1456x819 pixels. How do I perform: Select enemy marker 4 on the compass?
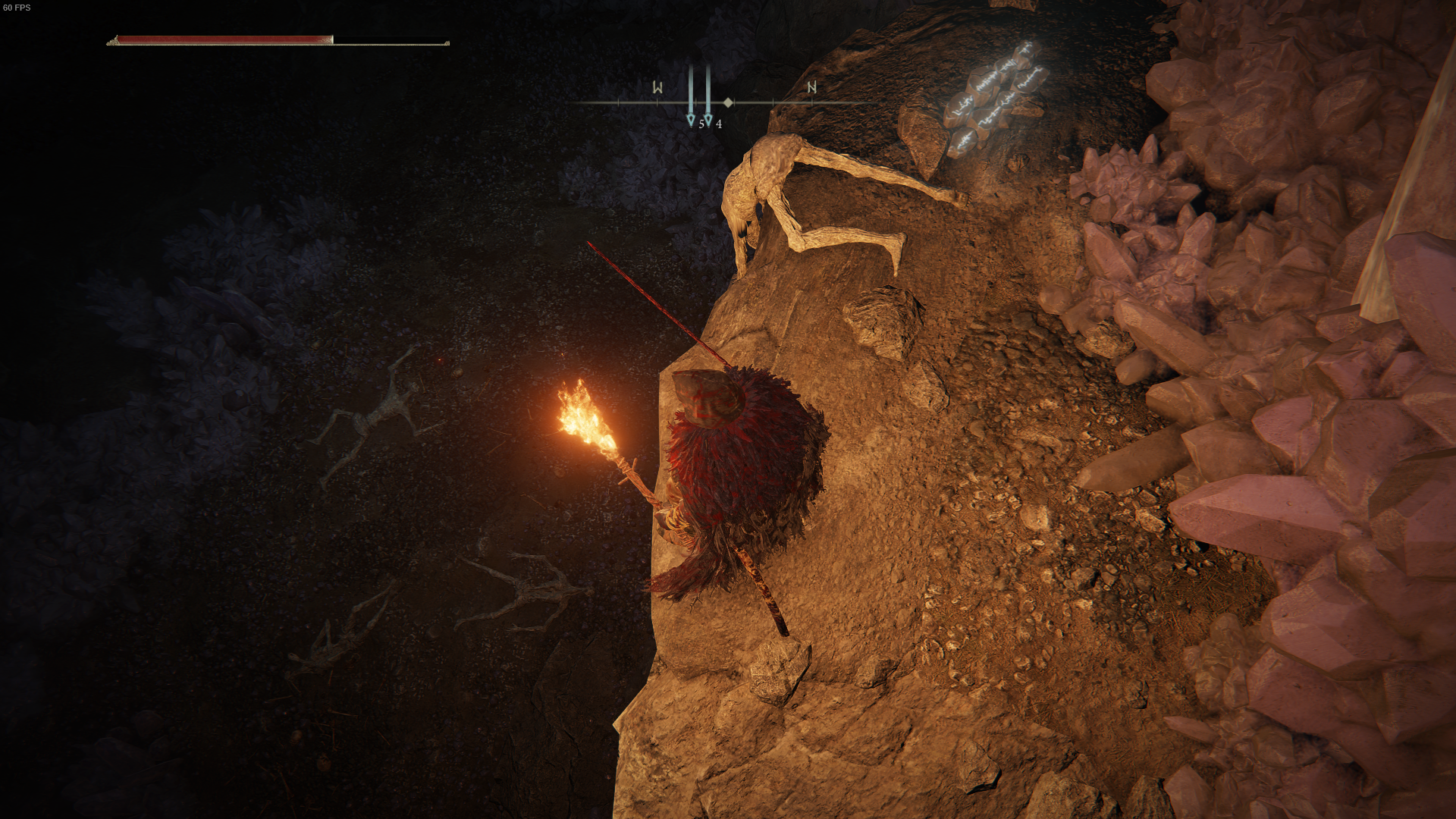click(x=709, y=120)
